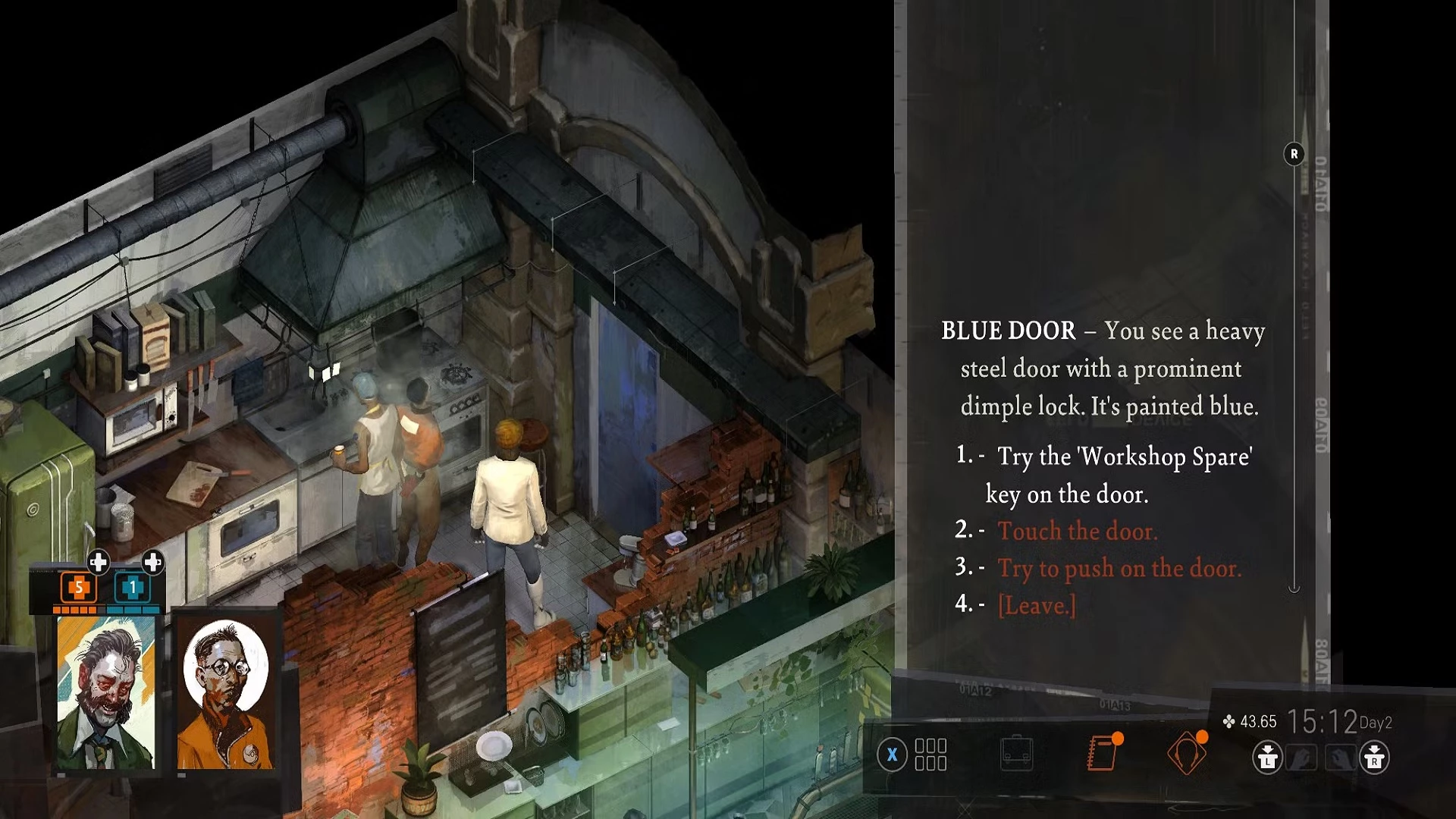The height and width of the screenshot is (819, 1456).
Task: Select the 'Touch the door.' reply
Action: click(x=1077, y=531)
